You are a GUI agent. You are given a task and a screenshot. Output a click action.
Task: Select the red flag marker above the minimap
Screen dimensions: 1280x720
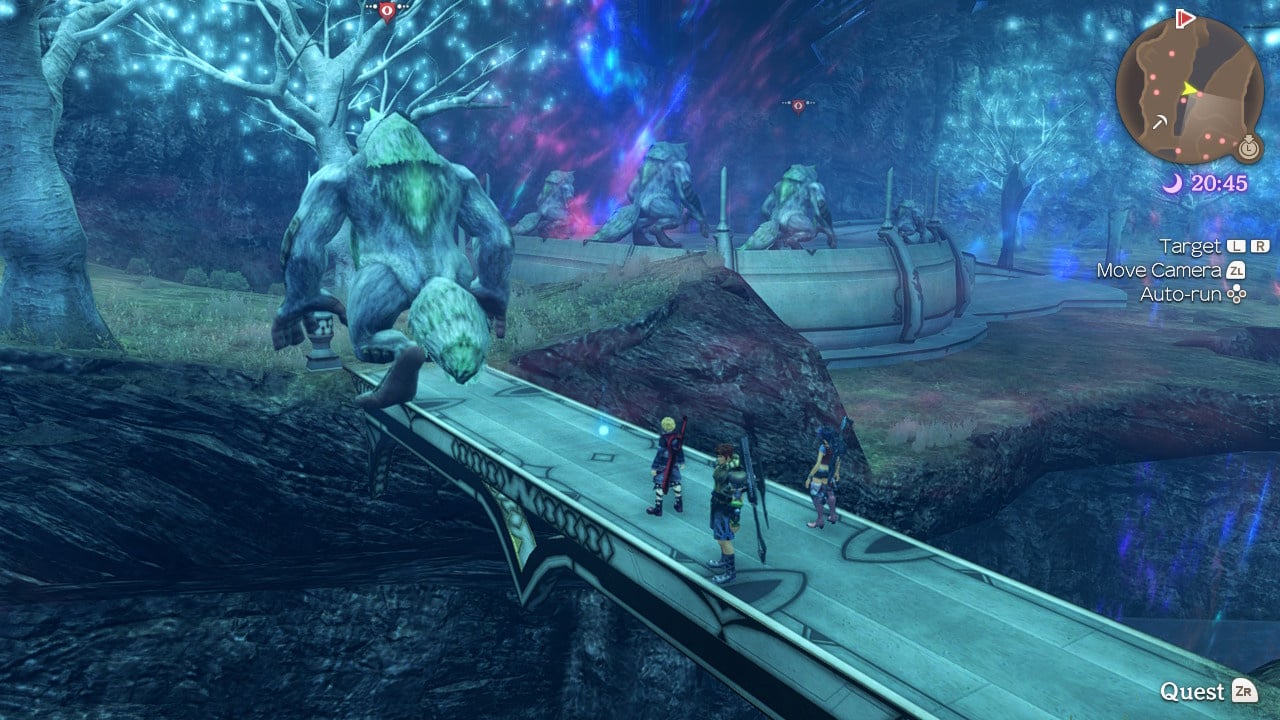point(1186,17)
